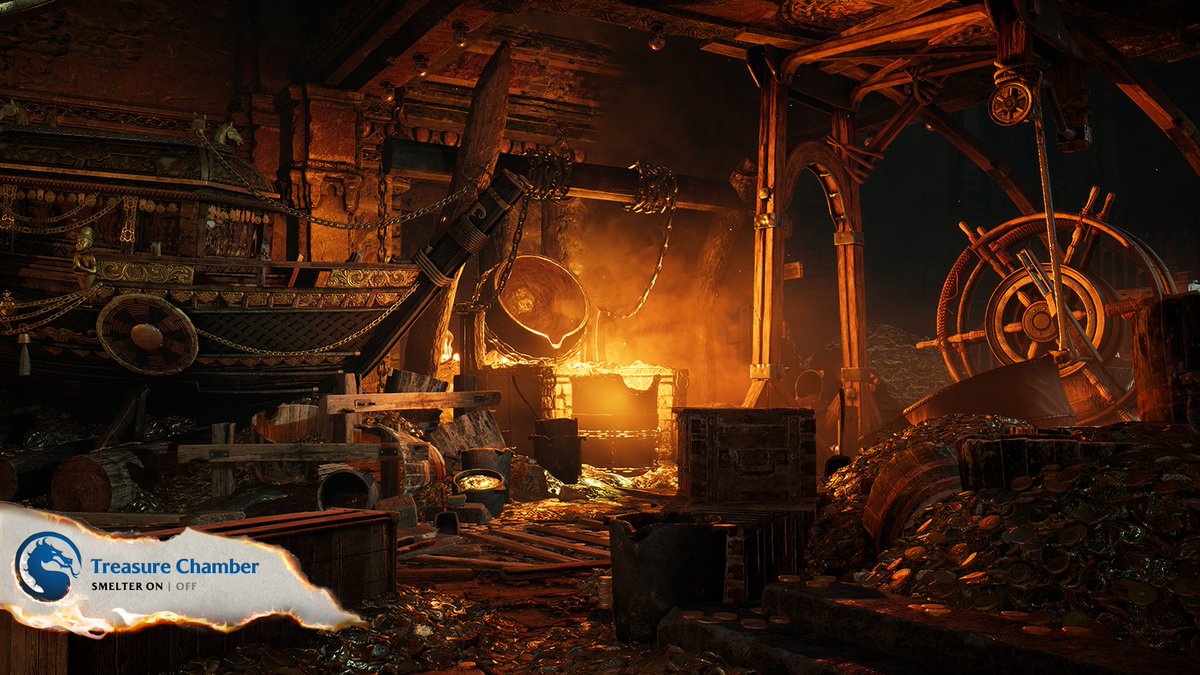Select the Smelter ON option
The width and height of the screenshot is (1200, 675).
pyautogui.click(x=152, y=585)
